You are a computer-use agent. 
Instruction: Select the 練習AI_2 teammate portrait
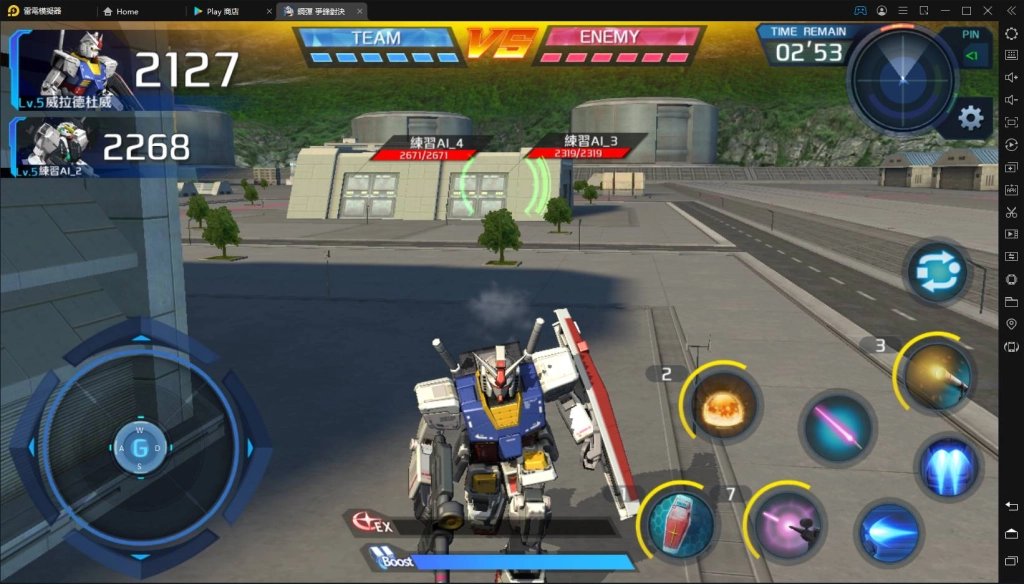(x=56, y=147)
